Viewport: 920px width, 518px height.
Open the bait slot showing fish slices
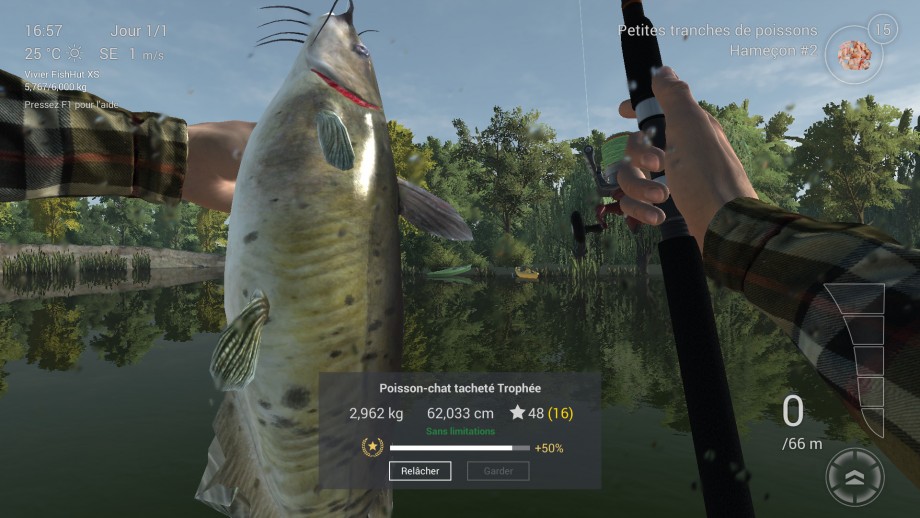coord(854,55)
